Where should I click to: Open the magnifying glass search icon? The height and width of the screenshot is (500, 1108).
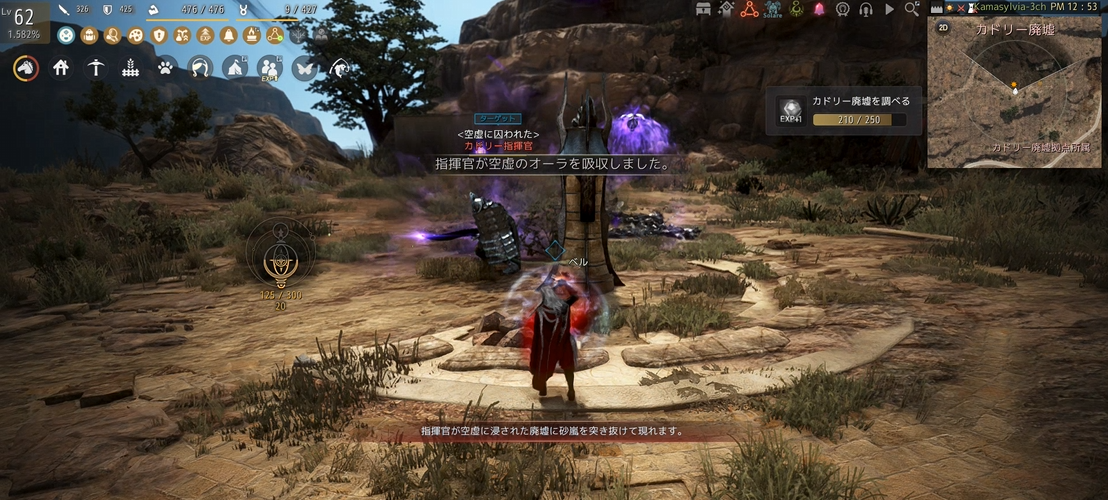point(911,9)
